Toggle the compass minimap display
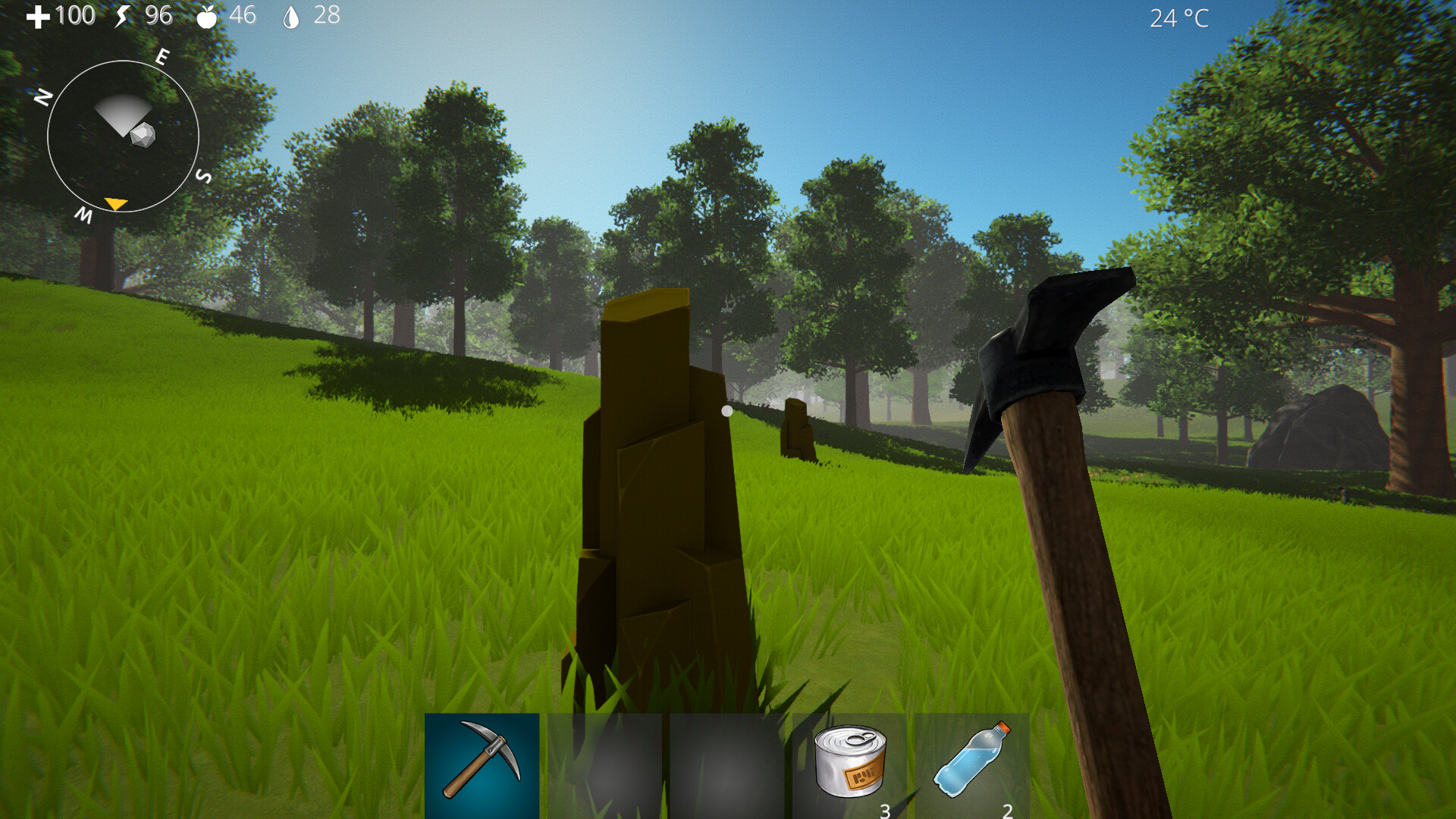The height and width of the screenshot is (819, 1456). [124, 134]
